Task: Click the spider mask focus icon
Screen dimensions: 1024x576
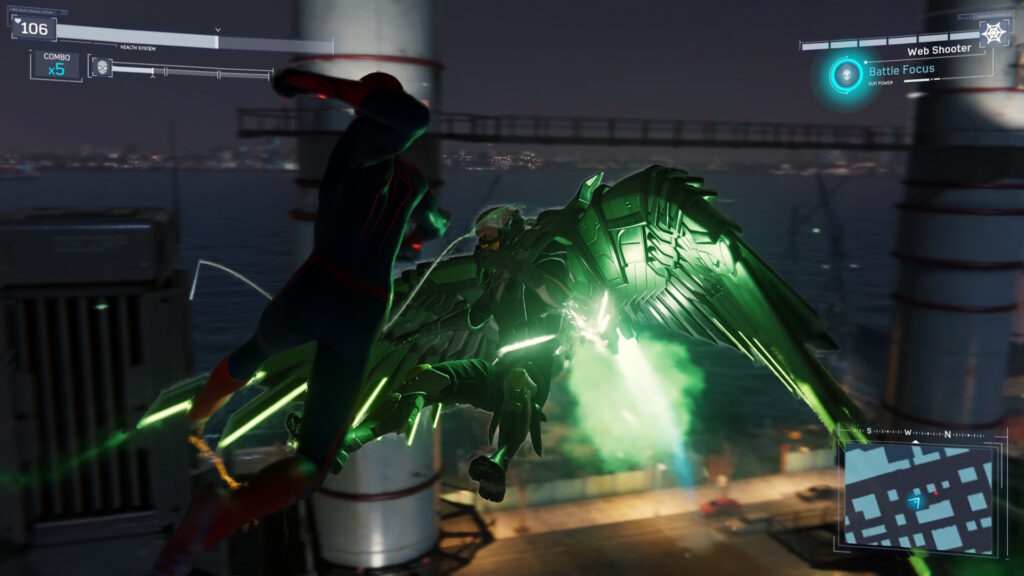Action: pyautogui.click(x=100, y=67)
